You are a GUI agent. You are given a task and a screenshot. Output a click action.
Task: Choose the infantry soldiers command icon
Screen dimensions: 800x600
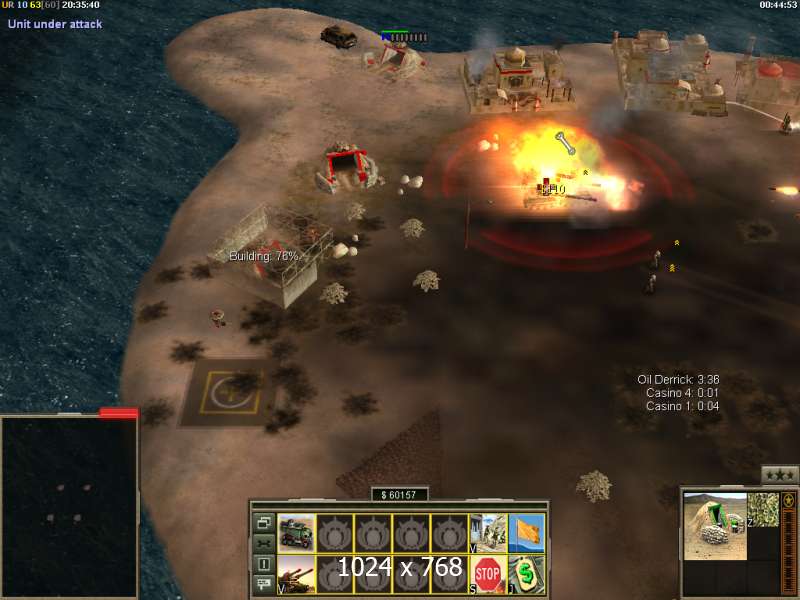(488, 532)
